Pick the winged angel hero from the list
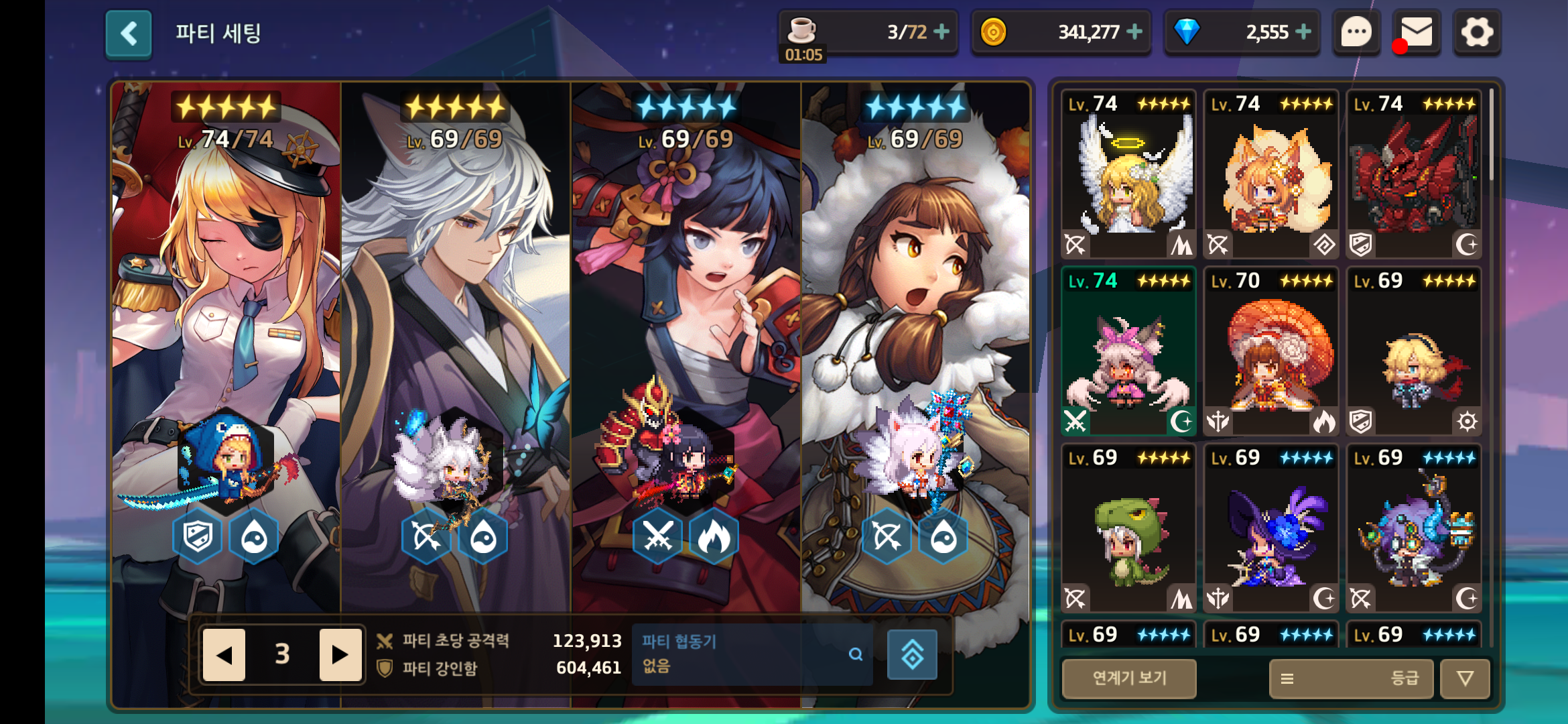The image size is (1568, 724). (x=1129, y=174)
